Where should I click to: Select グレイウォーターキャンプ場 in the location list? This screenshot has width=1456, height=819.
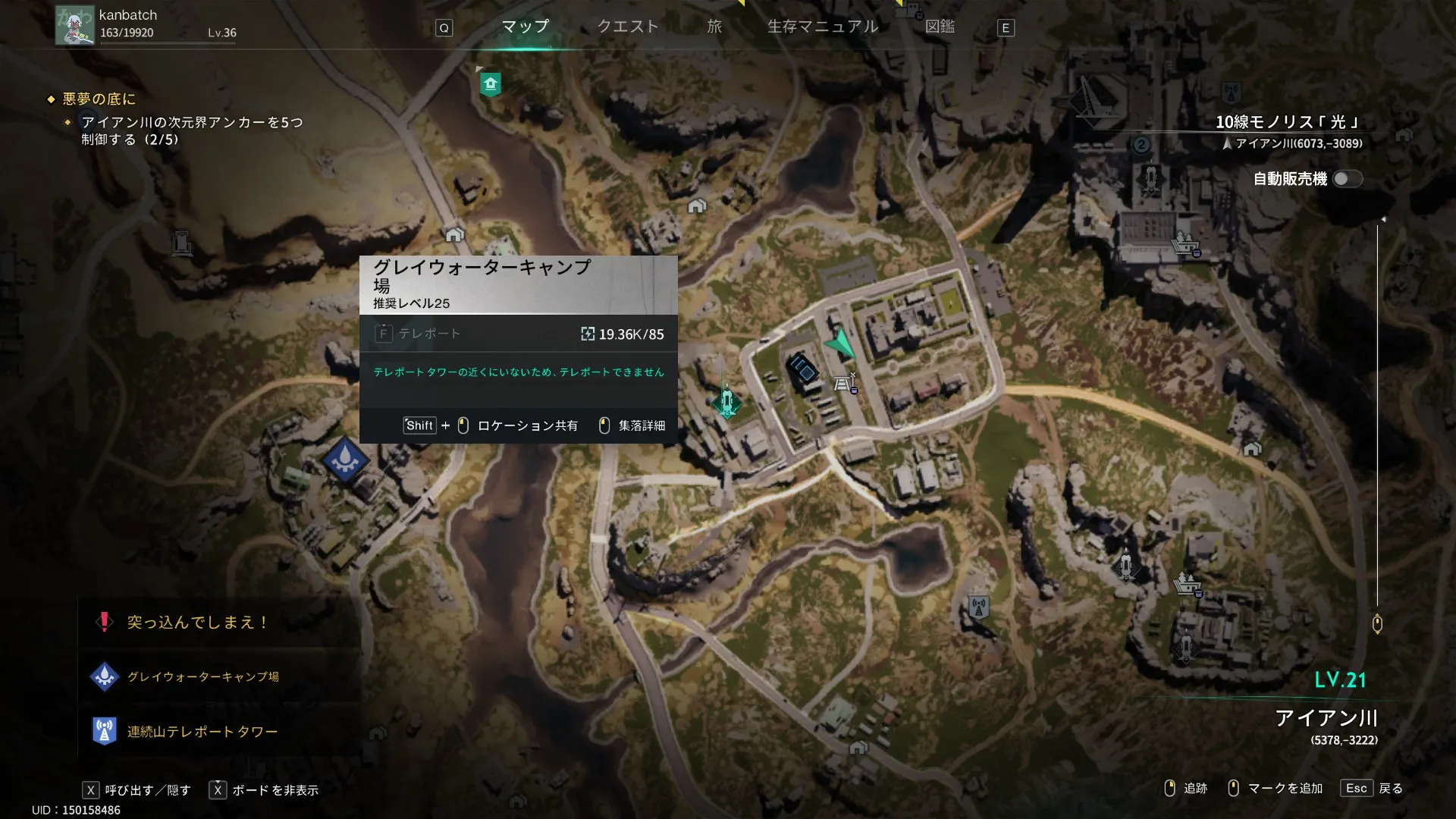click(202, 676)
